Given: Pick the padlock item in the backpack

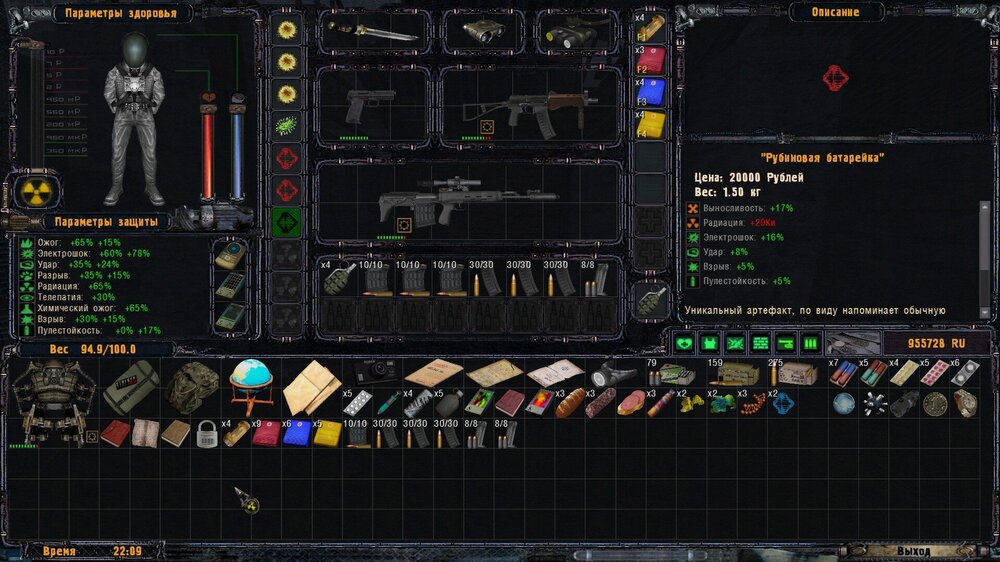Looking at the screenshot, I should (x=206, y=434).
